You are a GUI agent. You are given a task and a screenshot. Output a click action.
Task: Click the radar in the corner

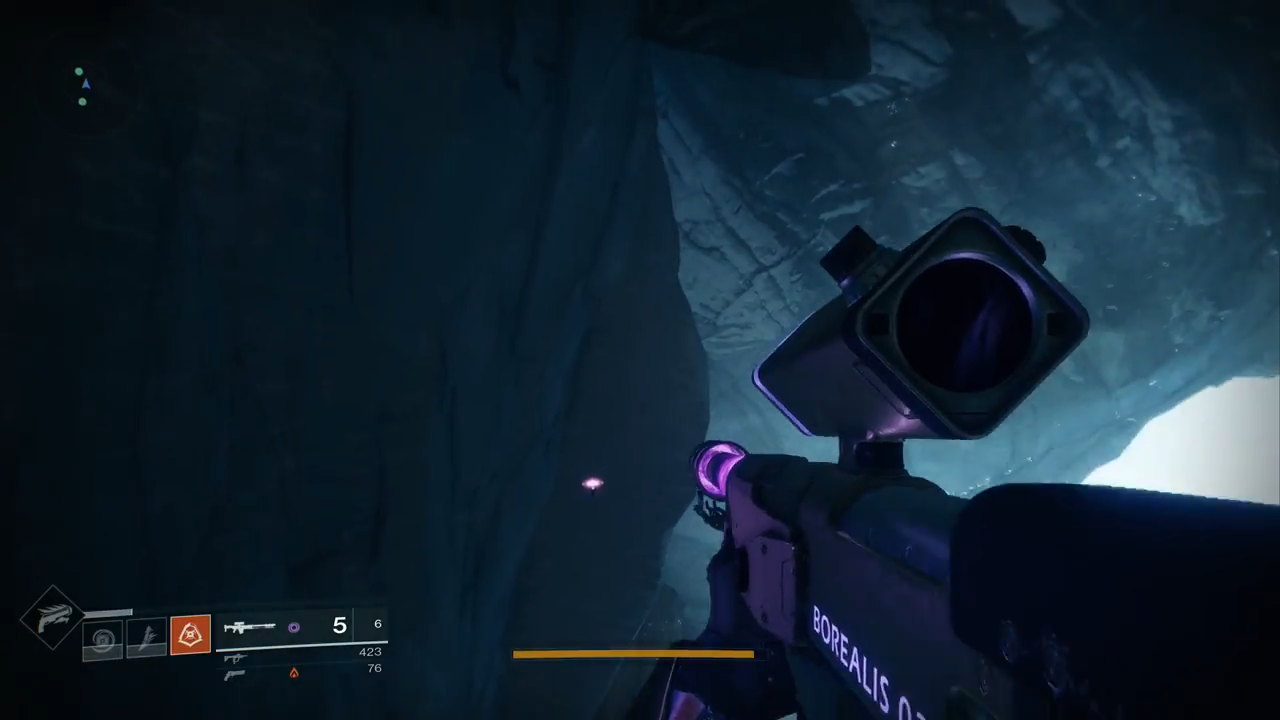point(82,87)
